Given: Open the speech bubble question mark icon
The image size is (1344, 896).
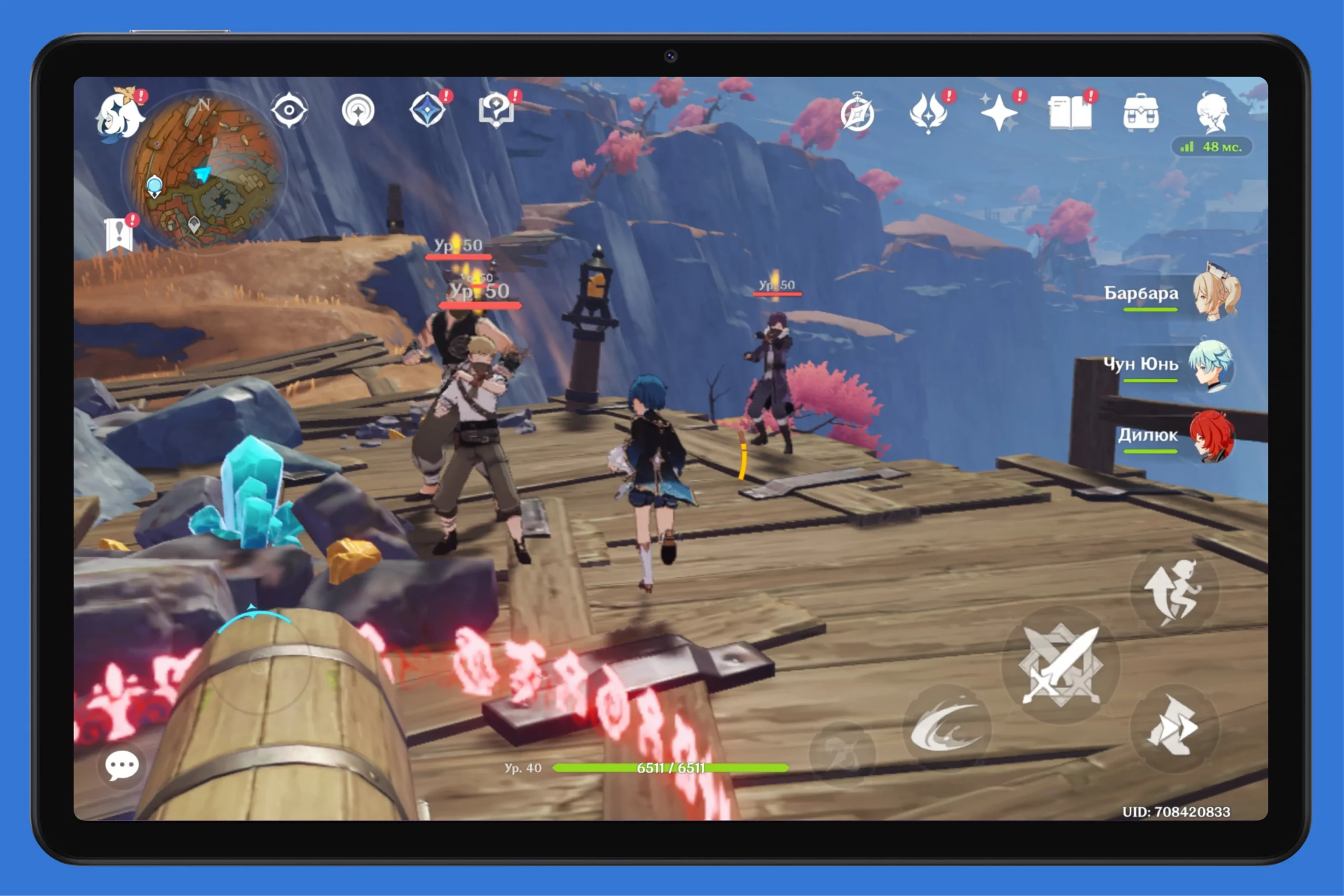Looking at the screenshot, I should (496, 110).
